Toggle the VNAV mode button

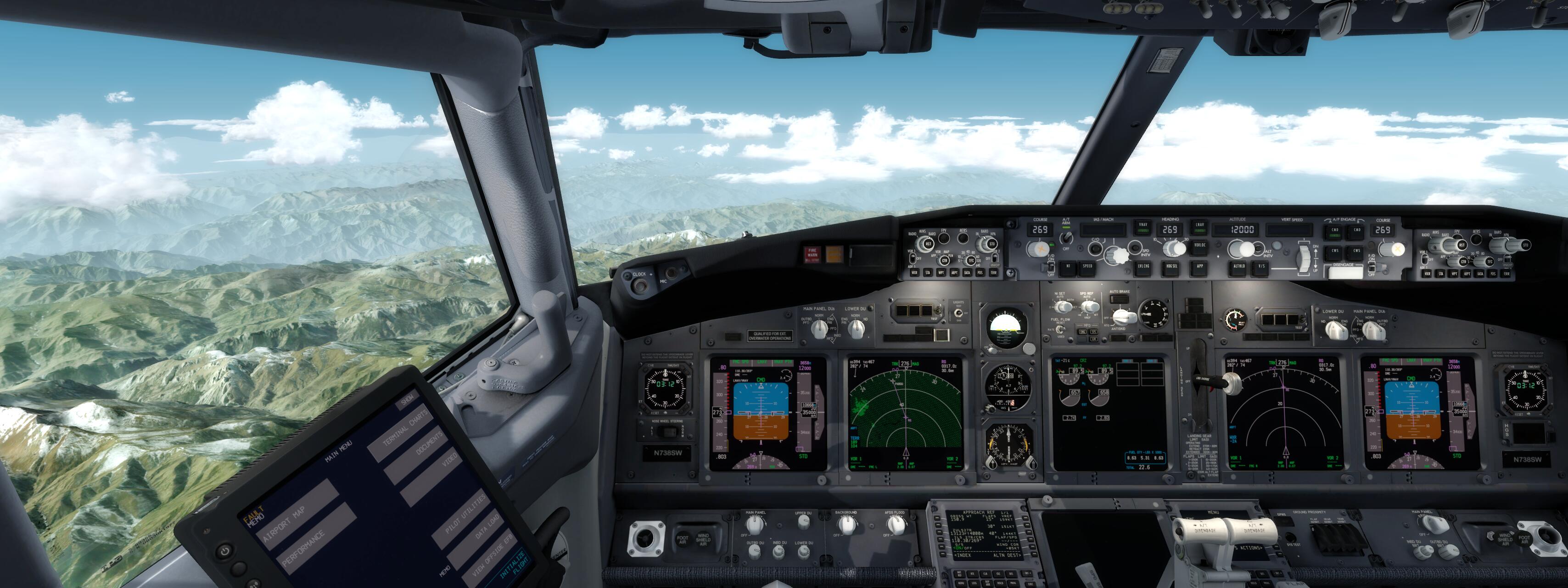tap(1142, 228)
